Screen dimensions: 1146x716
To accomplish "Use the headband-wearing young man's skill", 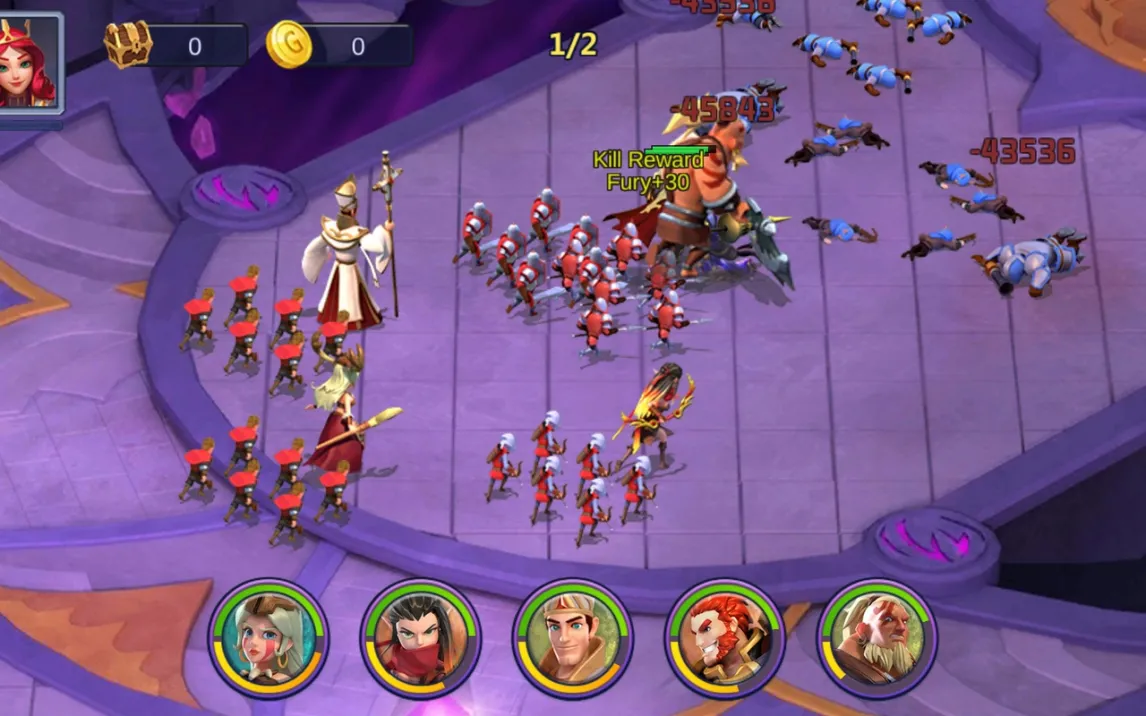I will coord(573,638).
